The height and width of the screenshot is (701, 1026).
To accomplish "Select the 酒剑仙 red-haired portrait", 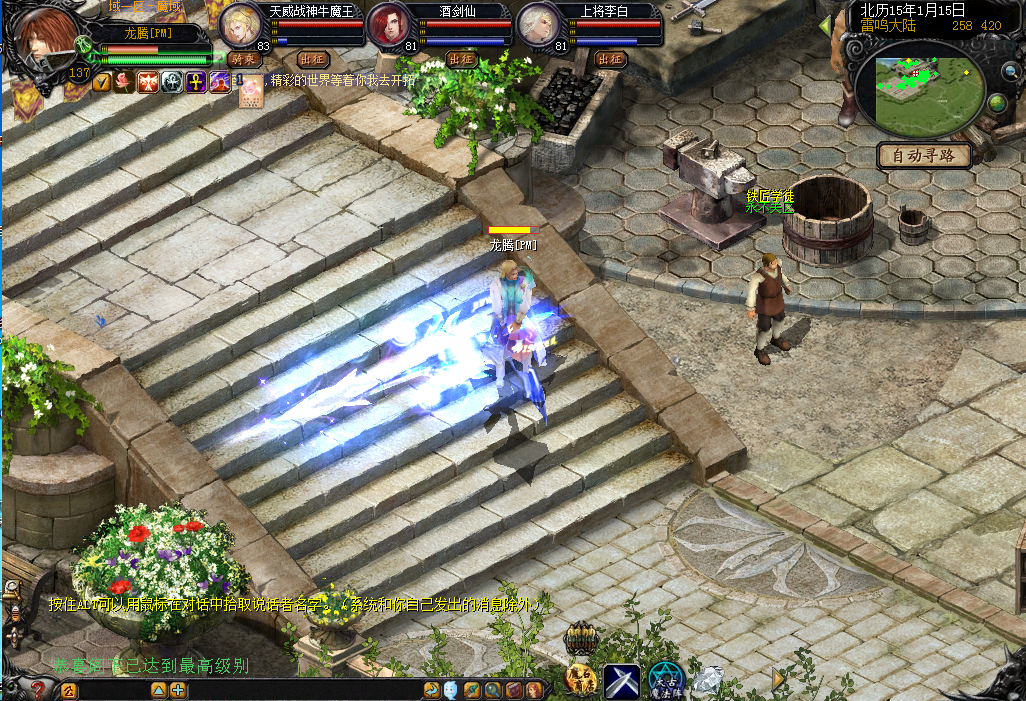I will click(x=388, y=26).
